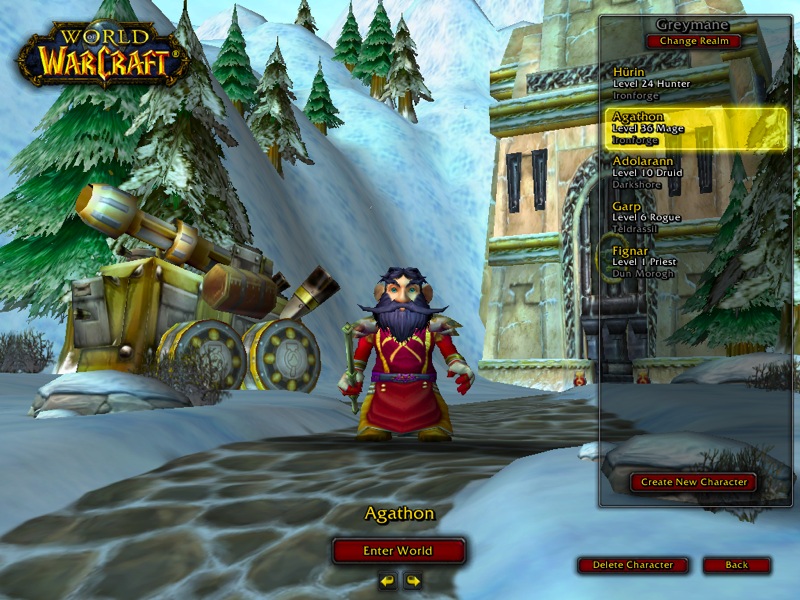Rotate character with left arrow button
Image resolution: width=800 pixels, height=600 pixels.
387,581
